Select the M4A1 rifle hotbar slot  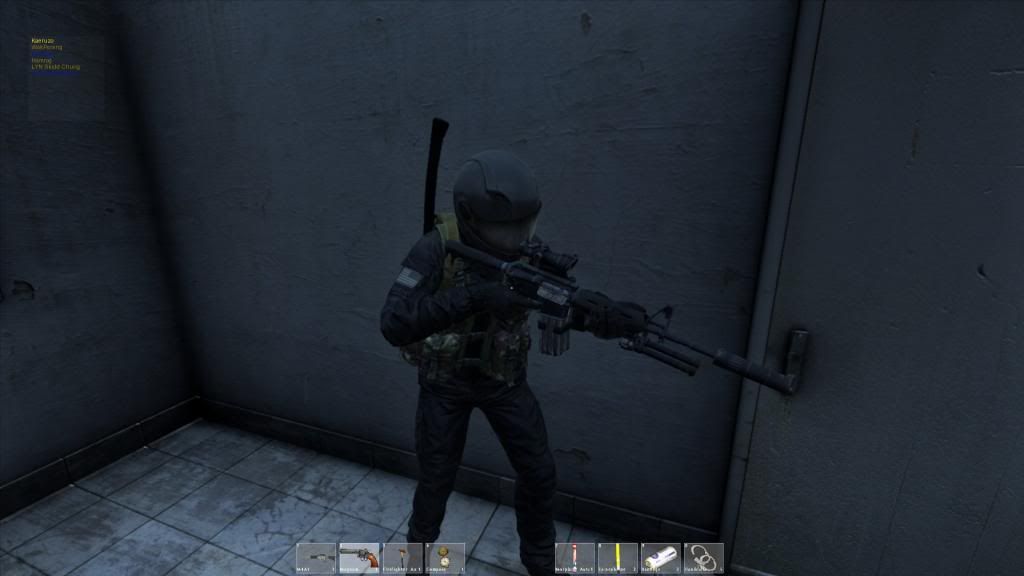coord(316,557)
